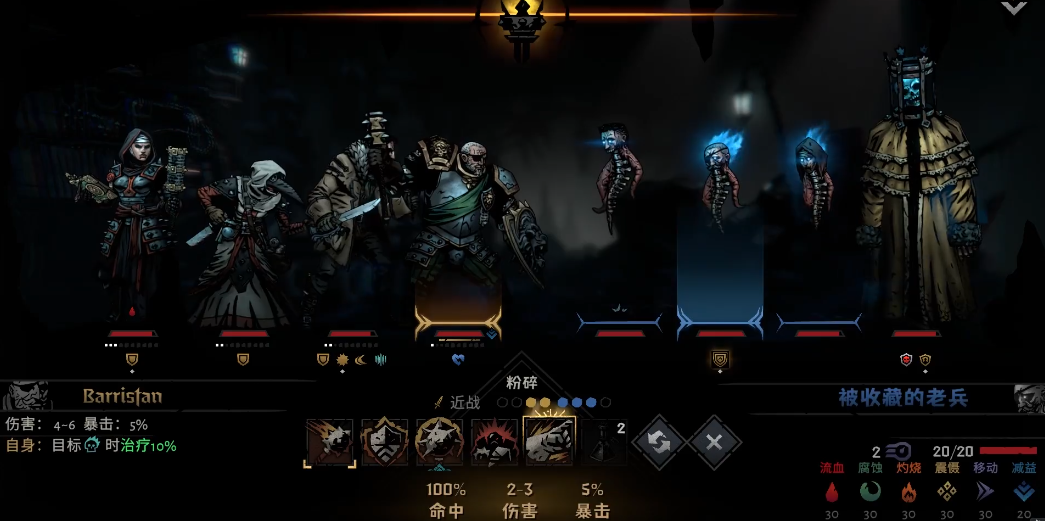The height and width of the screenshot is (521, 1045).
Task: Expand the top-right chevron menu
Action: tap(1014, 8)
